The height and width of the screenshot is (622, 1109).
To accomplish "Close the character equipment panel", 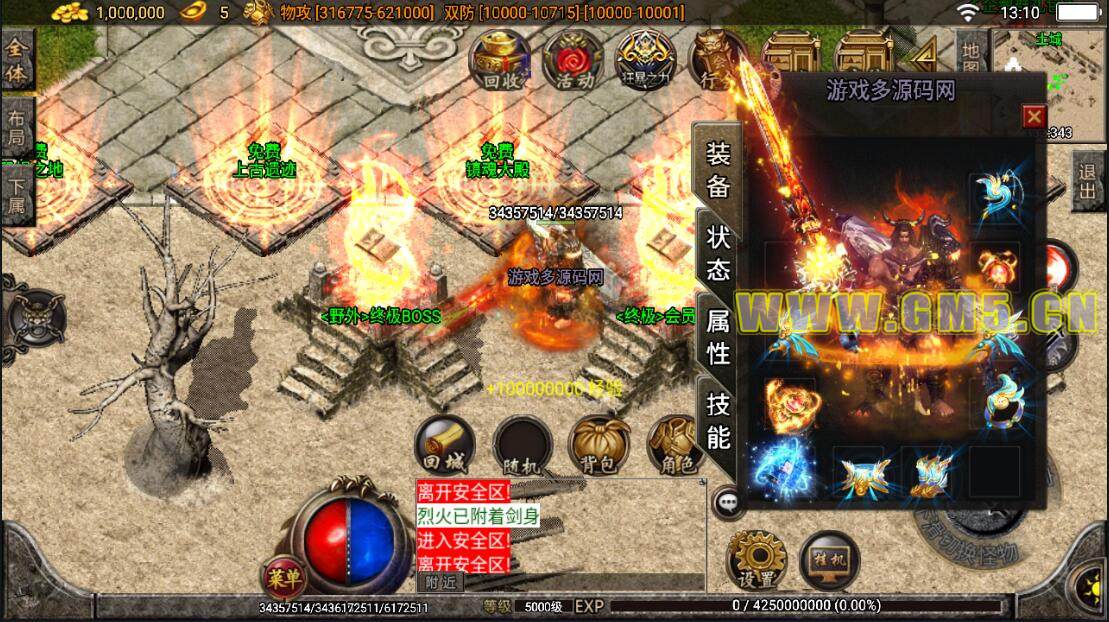I will tap(1033, 117).
